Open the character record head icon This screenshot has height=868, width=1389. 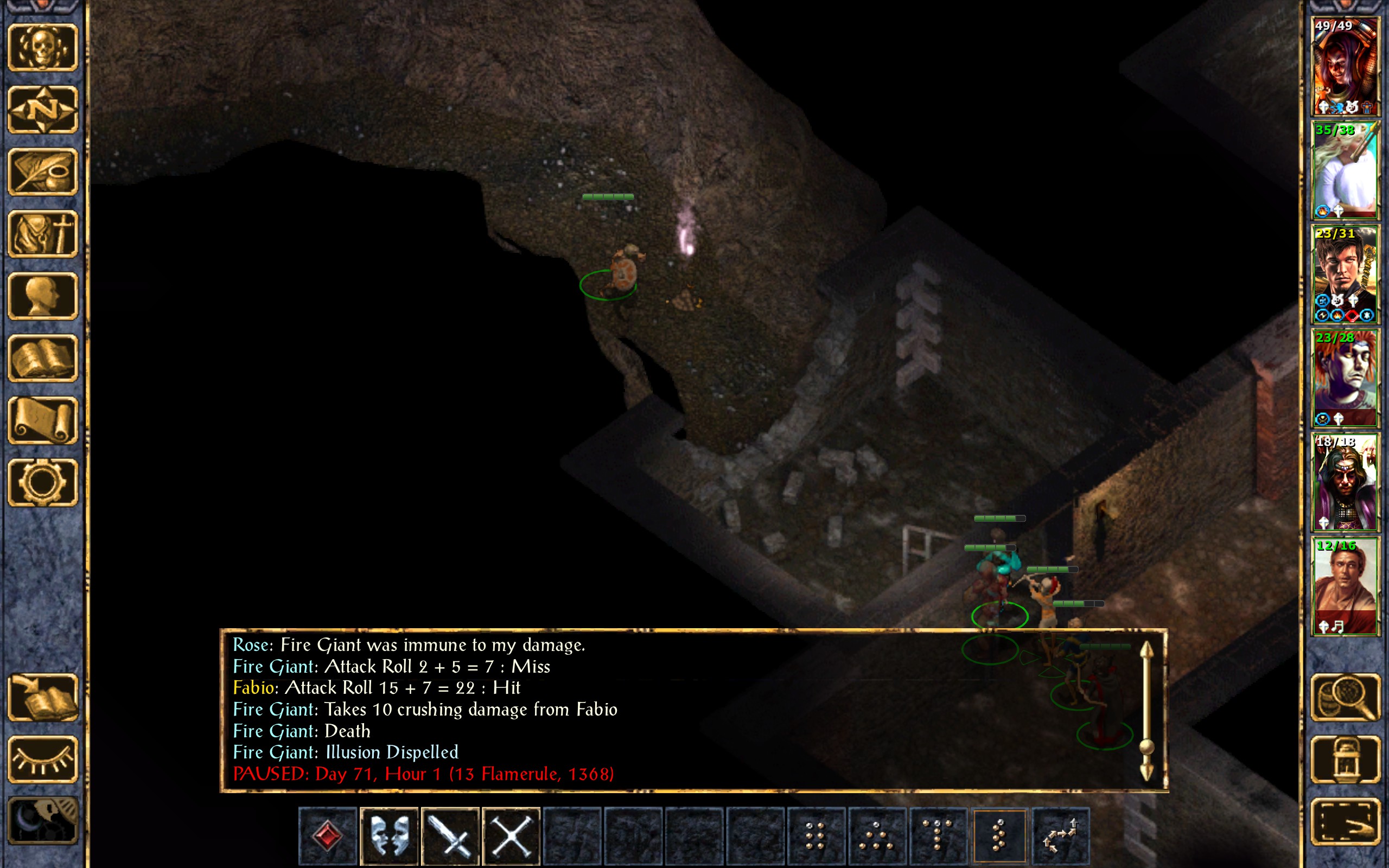[x=43, y=296]
